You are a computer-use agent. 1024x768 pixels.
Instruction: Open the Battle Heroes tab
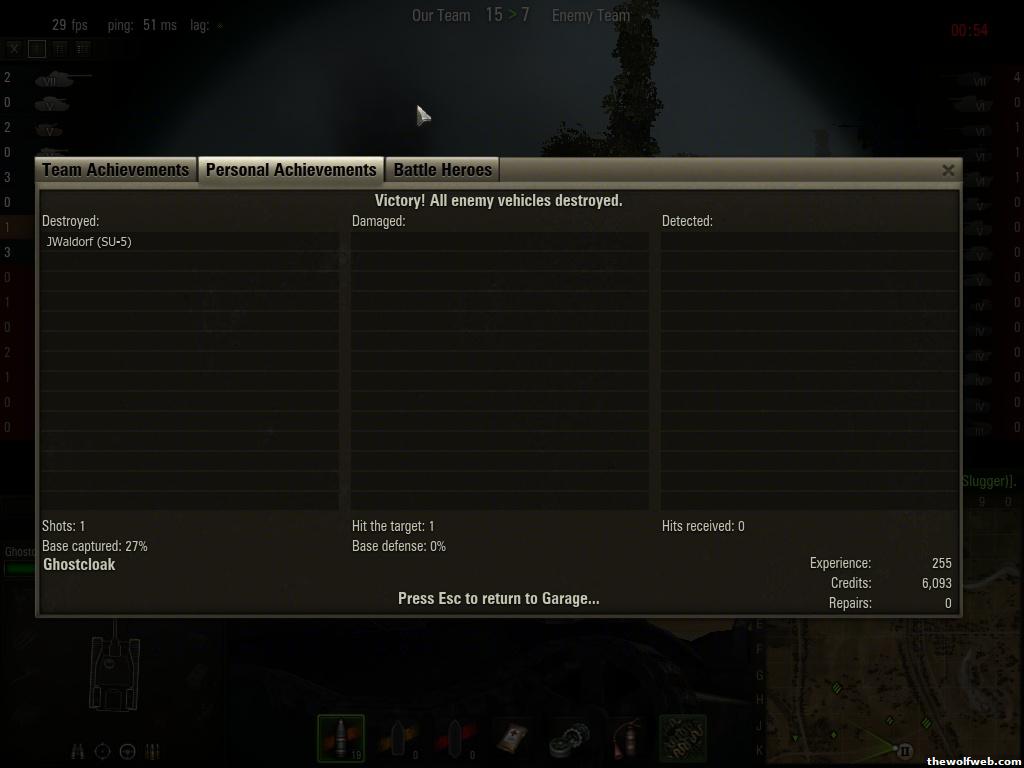(442, 170)
